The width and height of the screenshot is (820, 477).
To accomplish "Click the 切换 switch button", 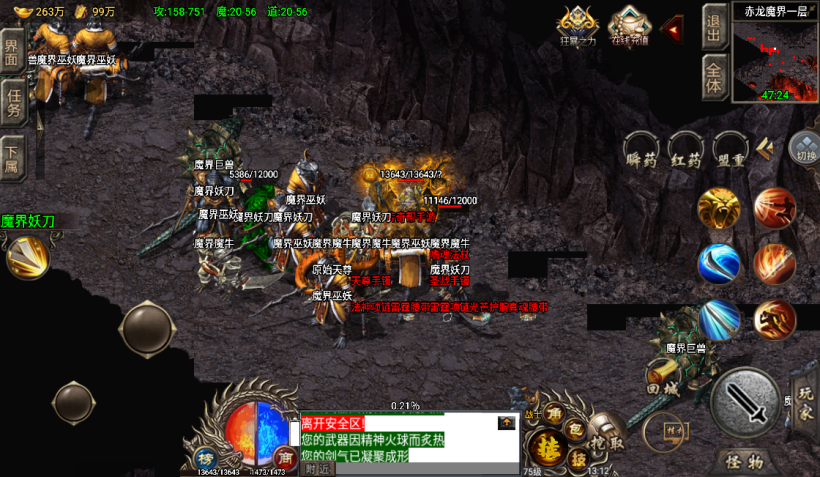I will [803, 148].
